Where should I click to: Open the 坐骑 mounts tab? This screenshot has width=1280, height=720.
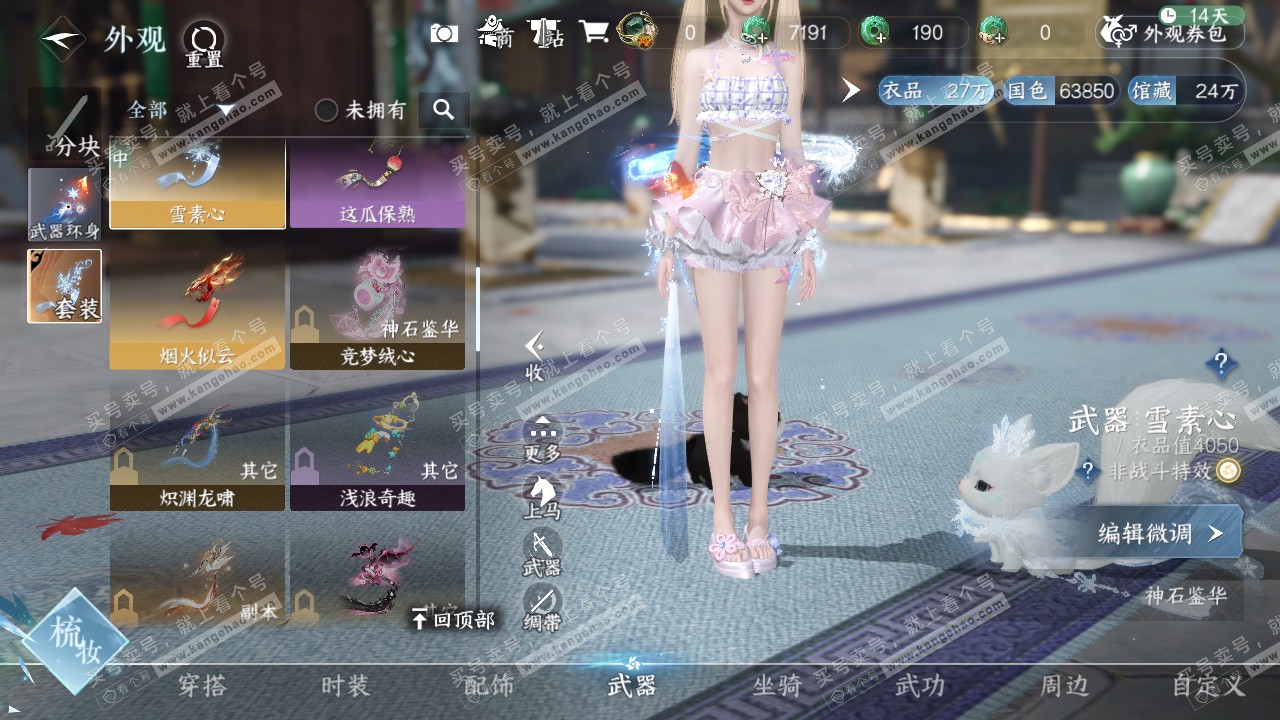point(777,686)
